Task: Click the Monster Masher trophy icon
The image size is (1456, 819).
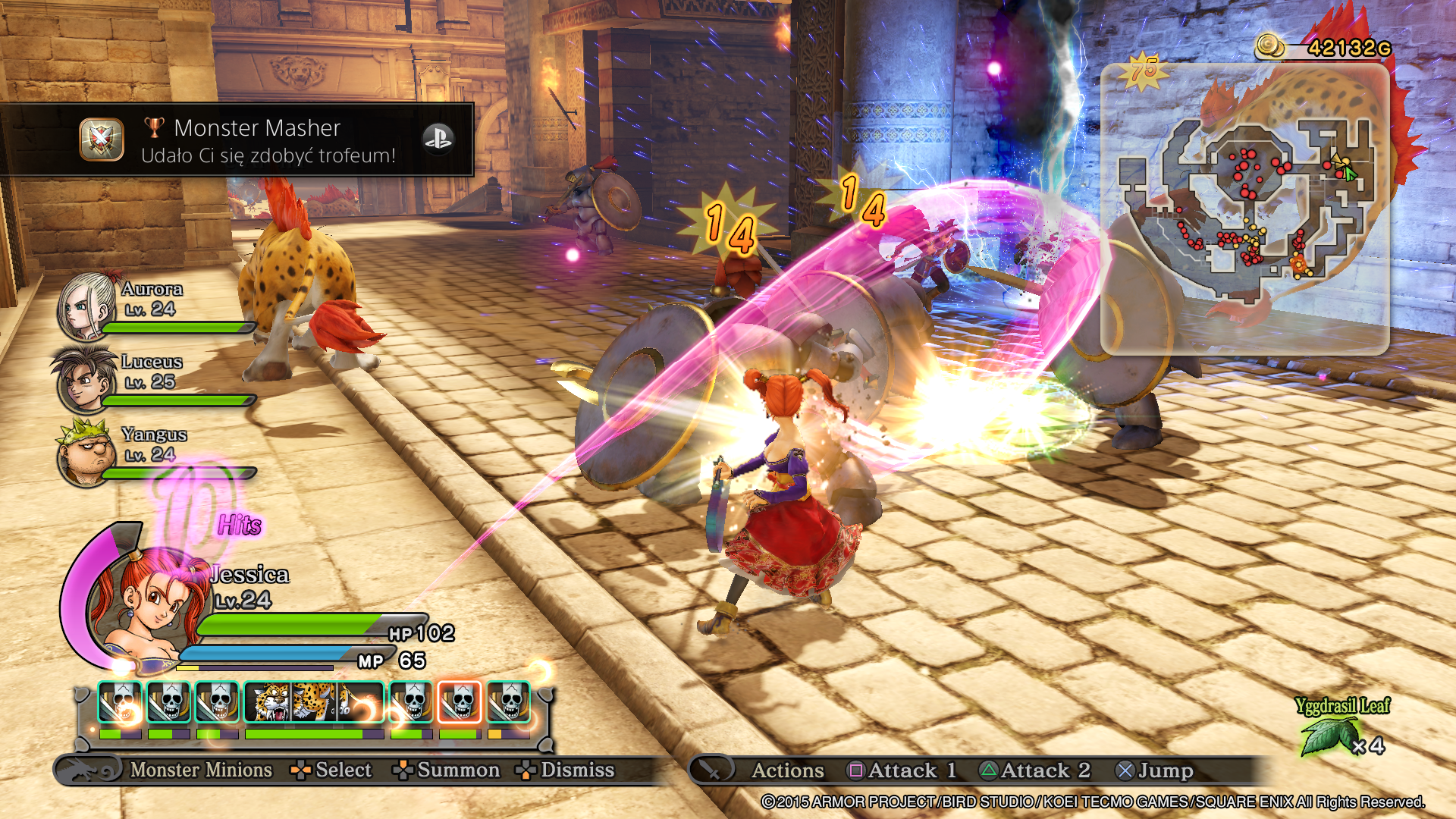Action: [x=102, y=140]
